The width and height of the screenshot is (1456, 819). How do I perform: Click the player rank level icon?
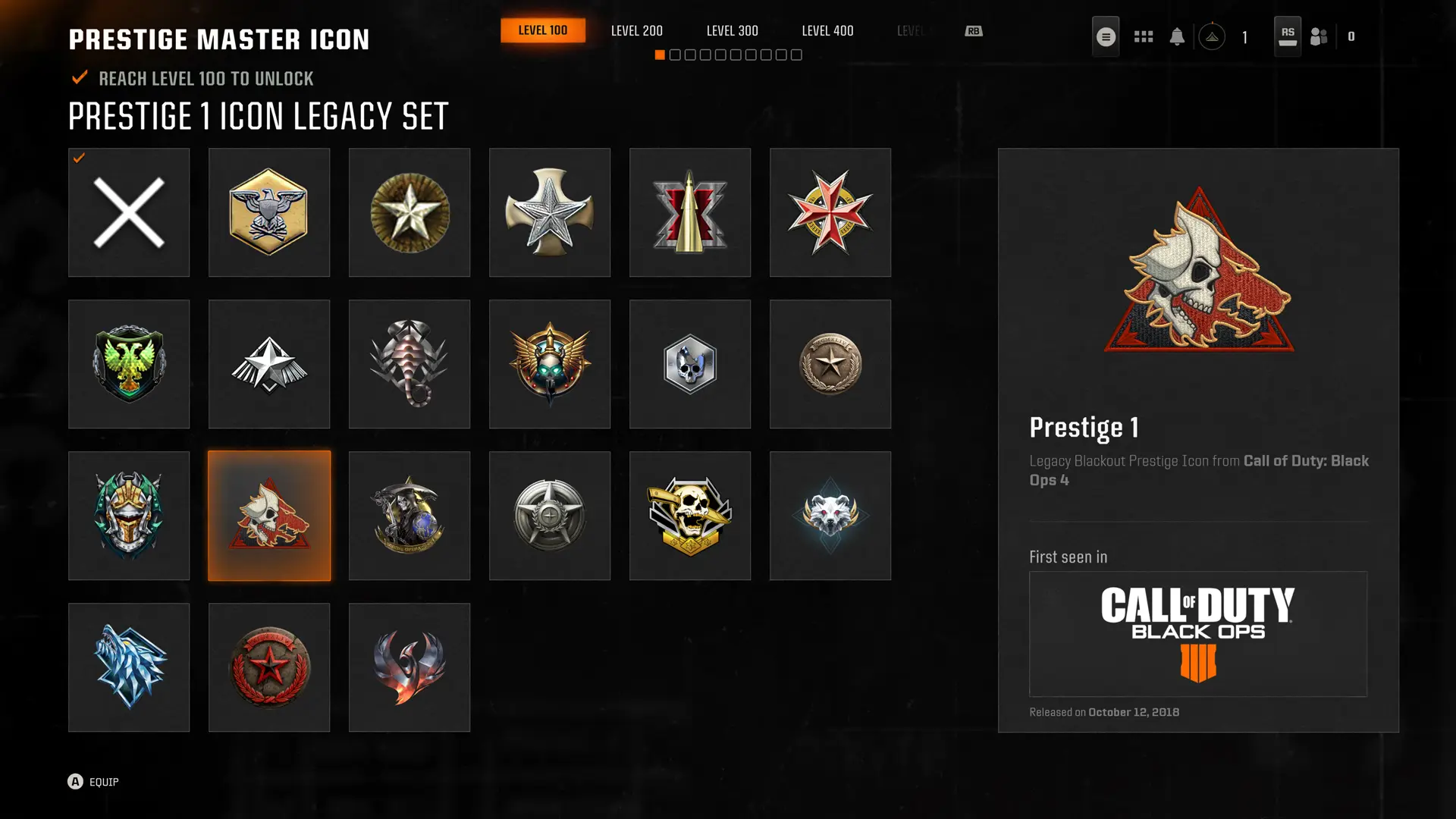coord(1213,35)
